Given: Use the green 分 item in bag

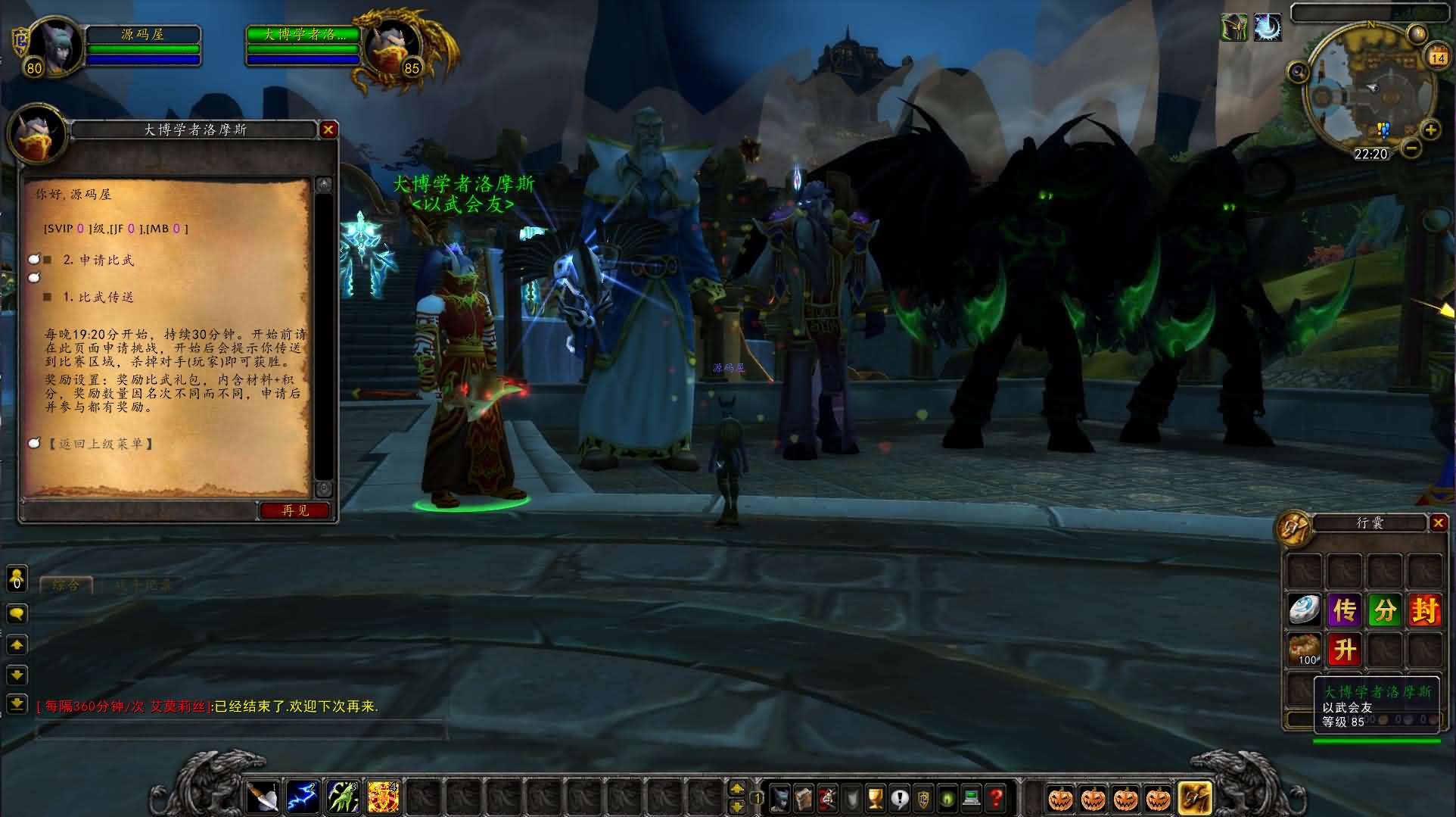Looking at the screenshot, I should [x=1384, y=610].
